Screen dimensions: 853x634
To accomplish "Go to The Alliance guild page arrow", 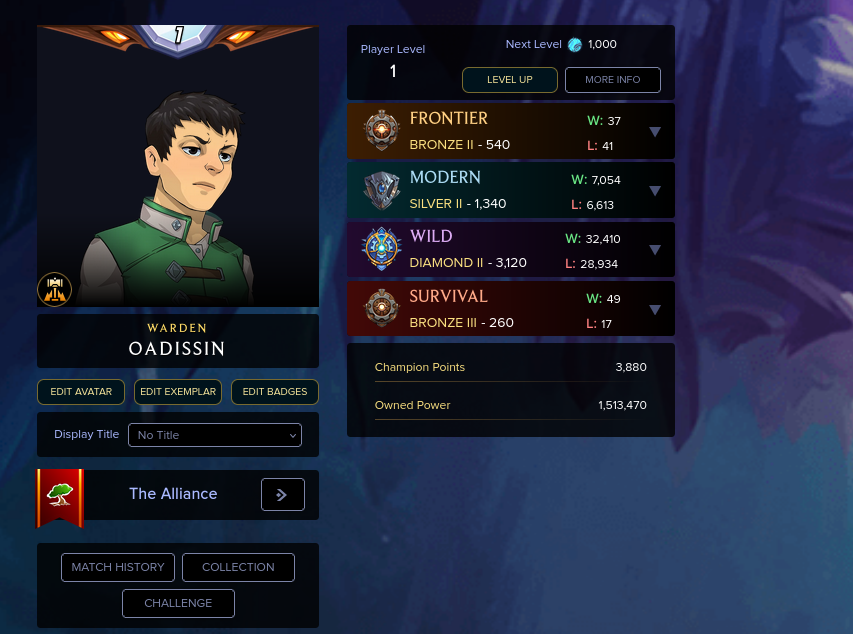I will (282, 494).
